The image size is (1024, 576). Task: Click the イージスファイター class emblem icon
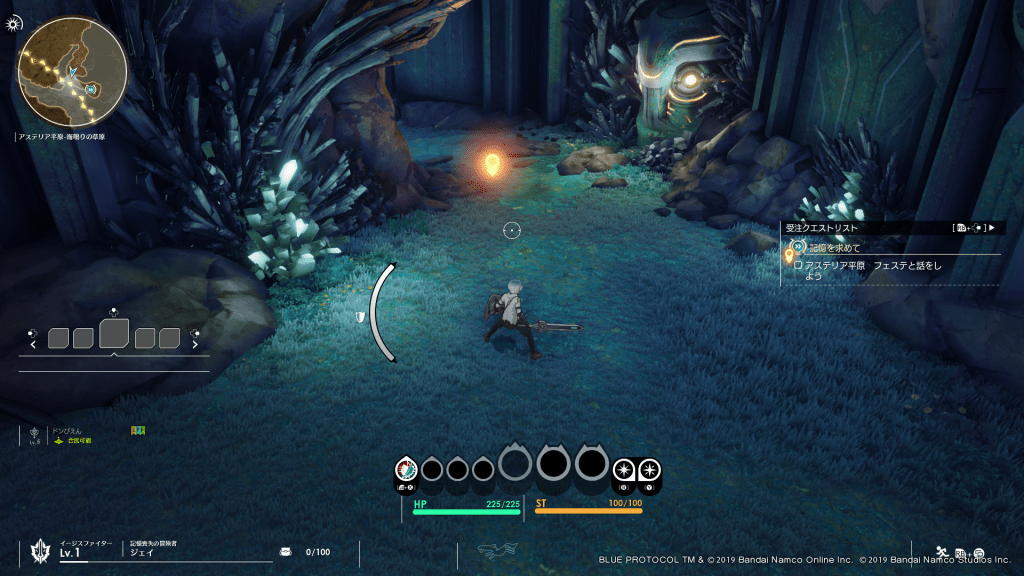(x=41, y=550)
